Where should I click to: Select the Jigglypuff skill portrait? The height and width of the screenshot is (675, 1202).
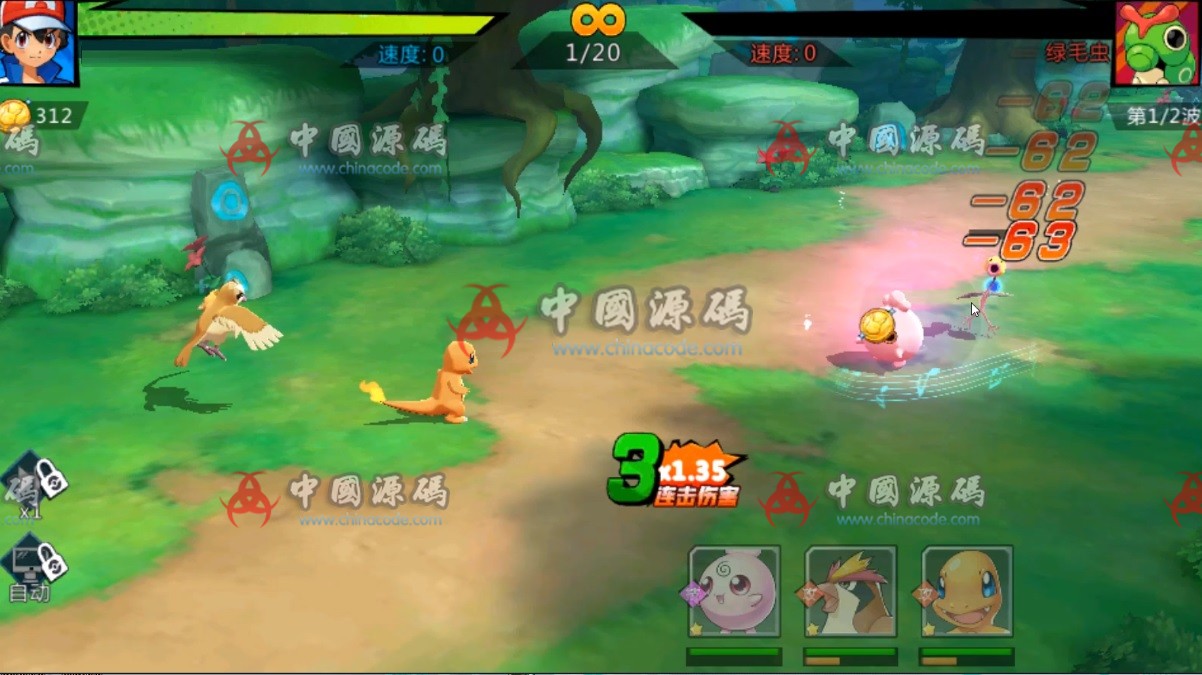(734, 592)
